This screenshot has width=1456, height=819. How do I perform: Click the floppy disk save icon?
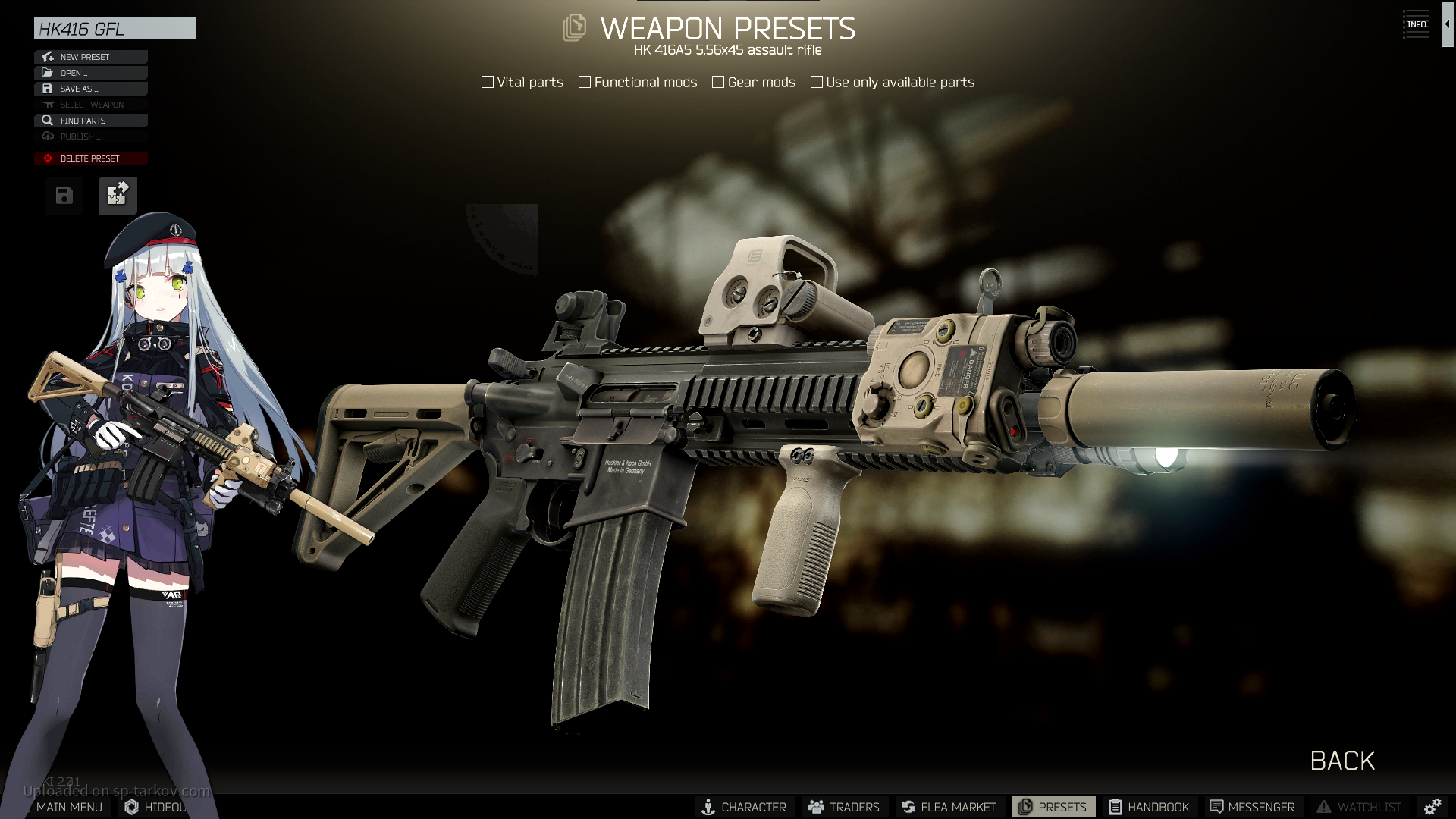64,196
